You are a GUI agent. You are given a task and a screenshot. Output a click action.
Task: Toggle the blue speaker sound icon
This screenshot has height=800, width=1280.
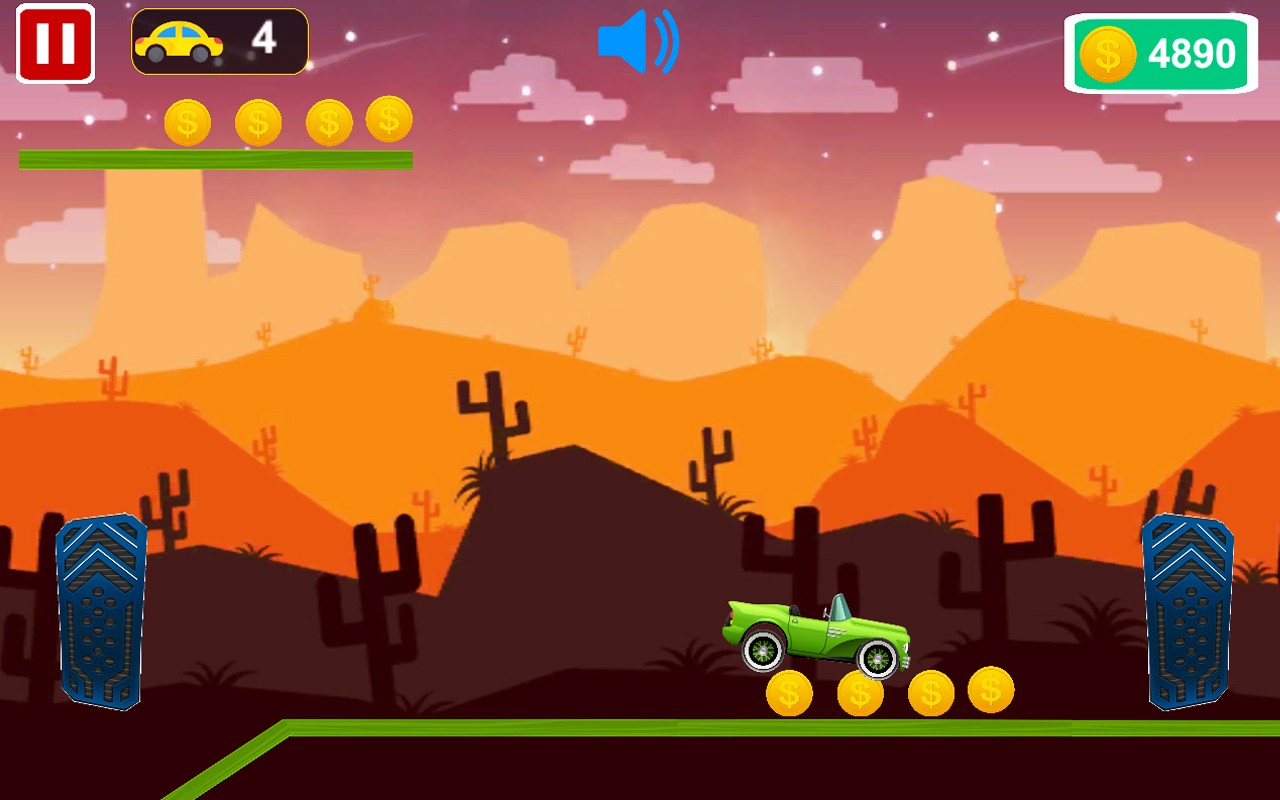click(637, 42)
